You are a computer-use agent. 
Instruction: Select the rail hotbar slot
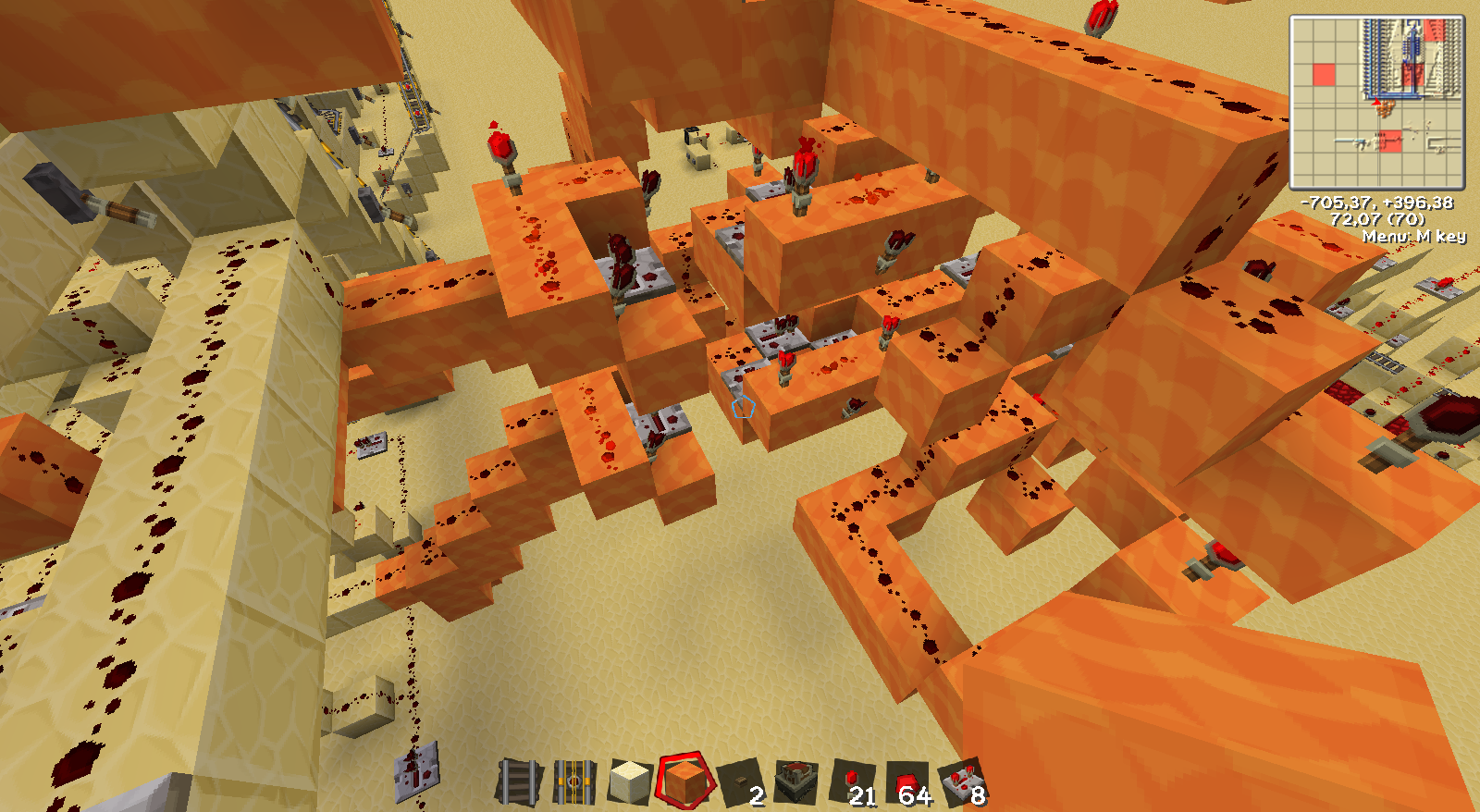point(518,782)
